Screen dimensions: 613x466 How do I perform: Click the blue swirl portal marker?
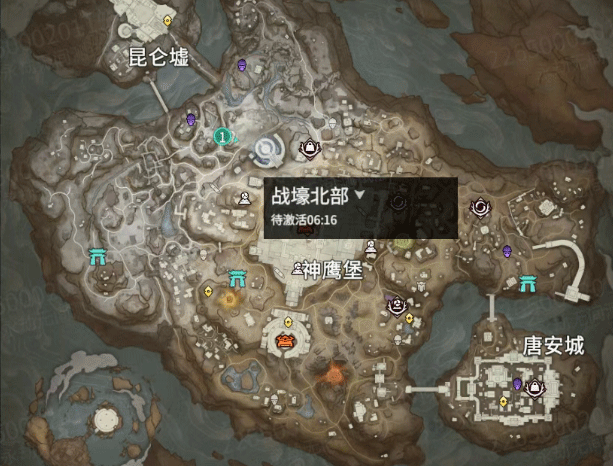[x=268, y=151]
